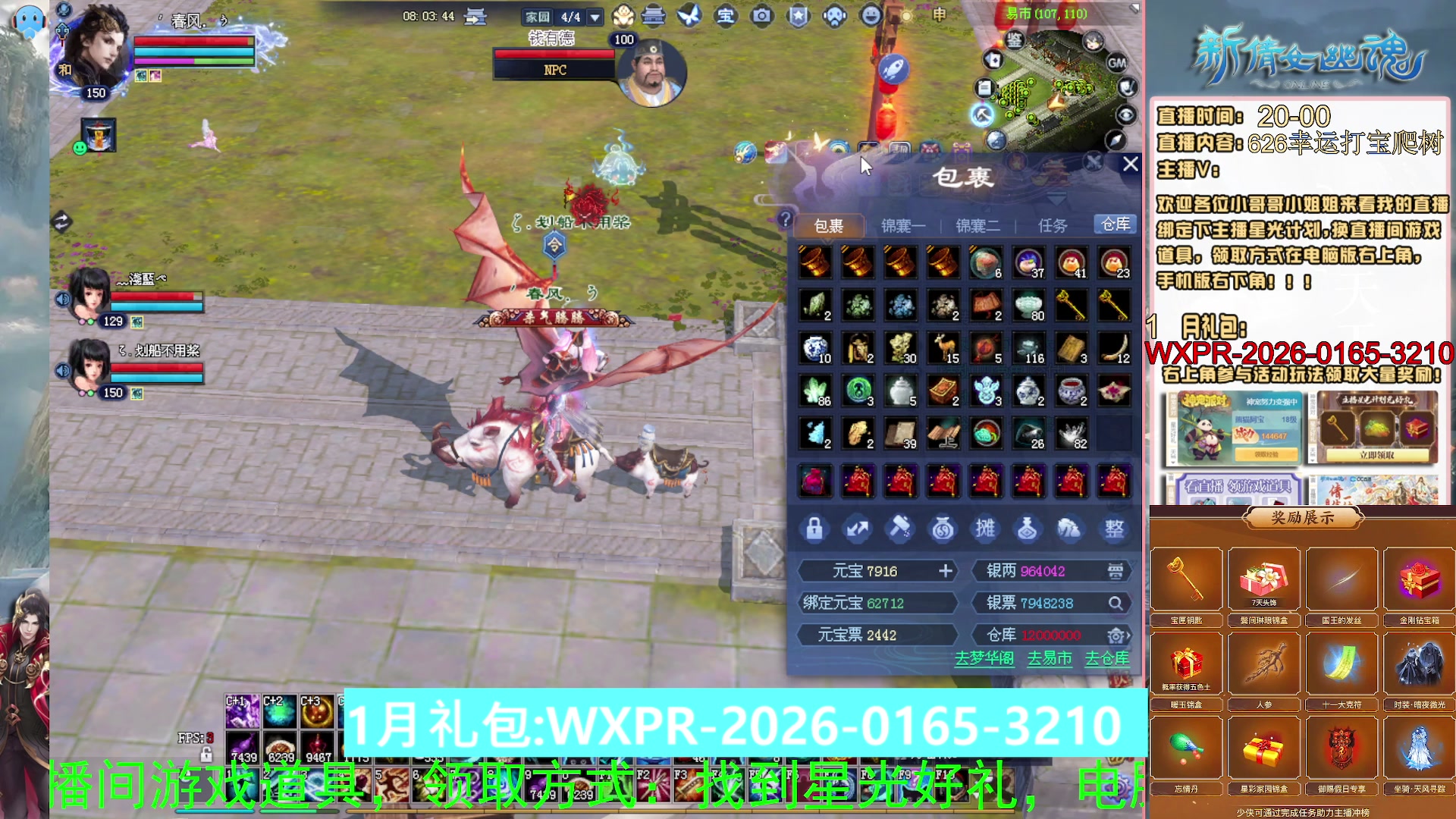Open the item smelting hammer tool
The image size is (1456, 819).
click(900, 529)
